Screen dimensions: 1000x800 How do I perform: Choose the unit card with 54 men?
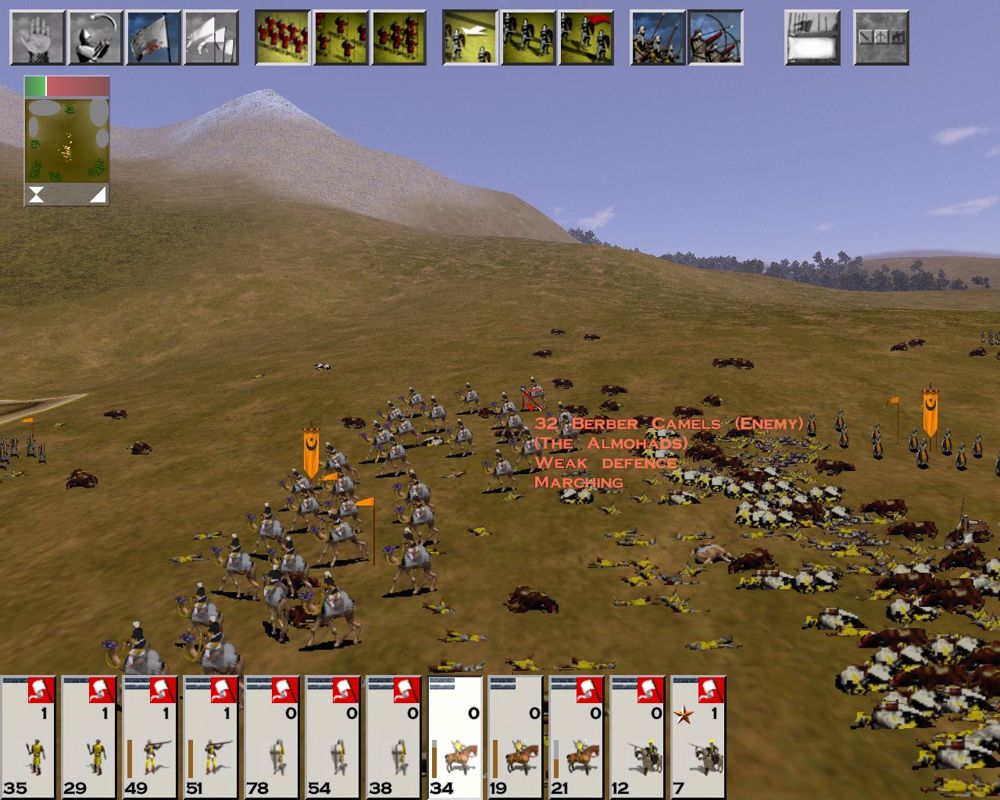pos(333,737)
